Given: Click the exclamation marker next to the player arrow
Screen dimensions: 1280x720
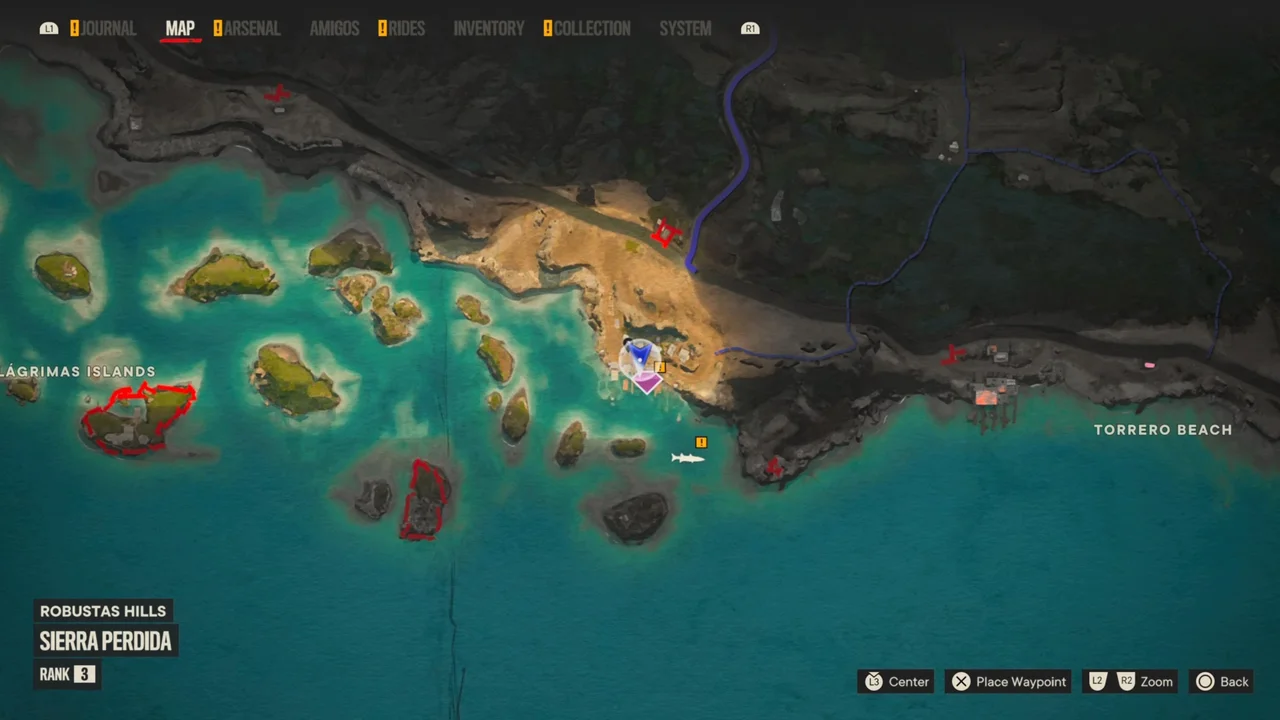Looking at the screenshot, I should [x=659, y=365].
